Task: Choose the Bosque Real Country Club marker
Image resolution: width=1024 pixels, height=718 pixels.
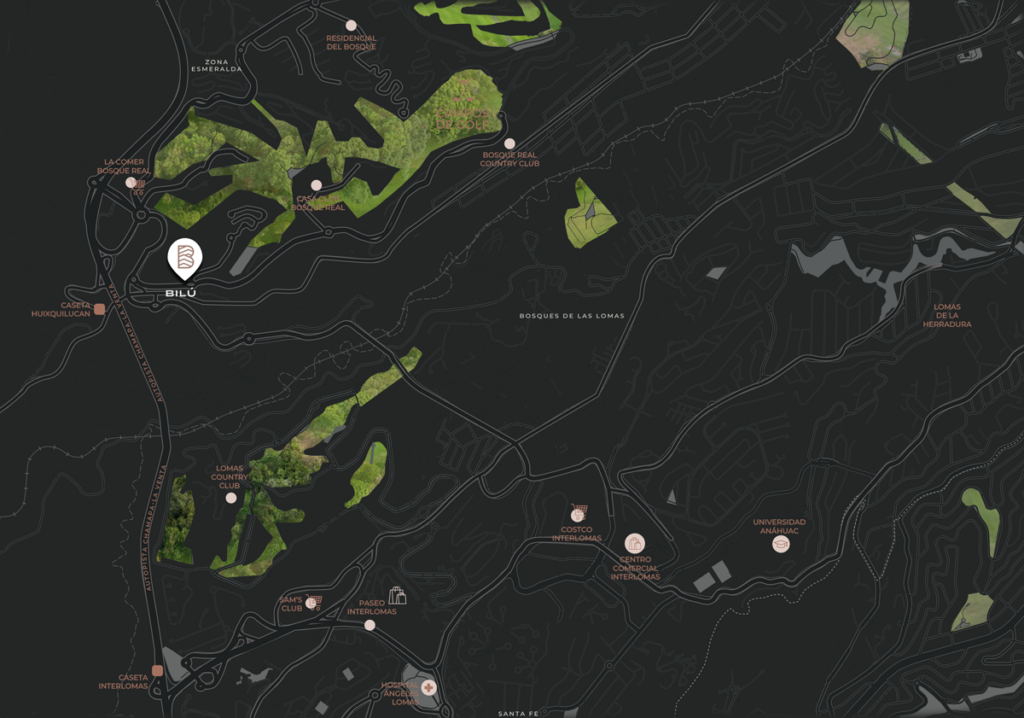Action: coord(510,144)
